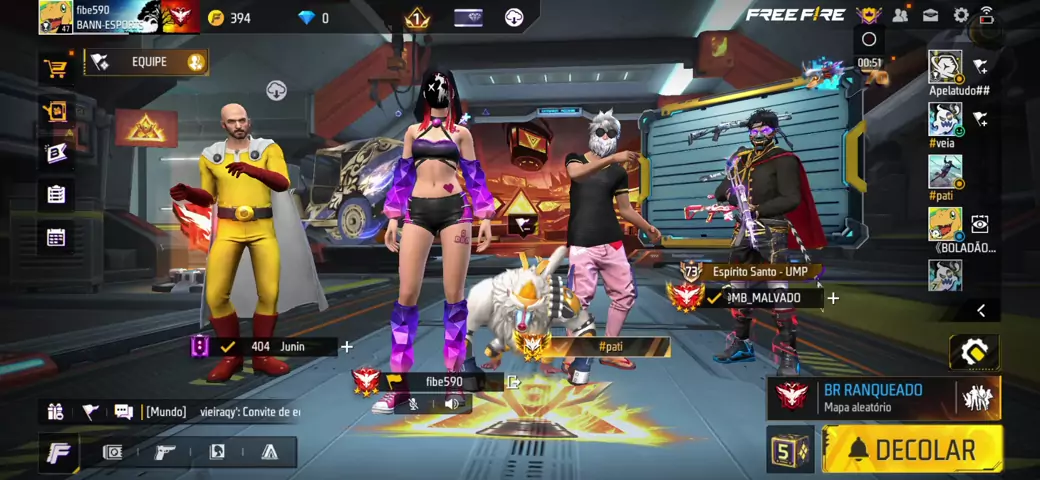The height and width of the screenshot is (480, 1040).
Task: Open the mailbox envelope icon
Action: coord(930,15)
